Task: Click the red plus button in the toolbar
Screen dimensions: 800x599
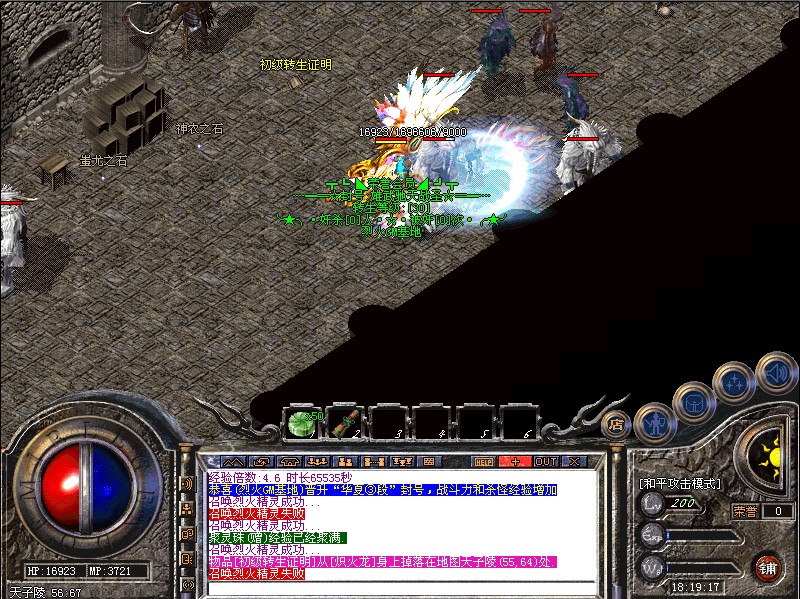Action: [x=515, y=462]
